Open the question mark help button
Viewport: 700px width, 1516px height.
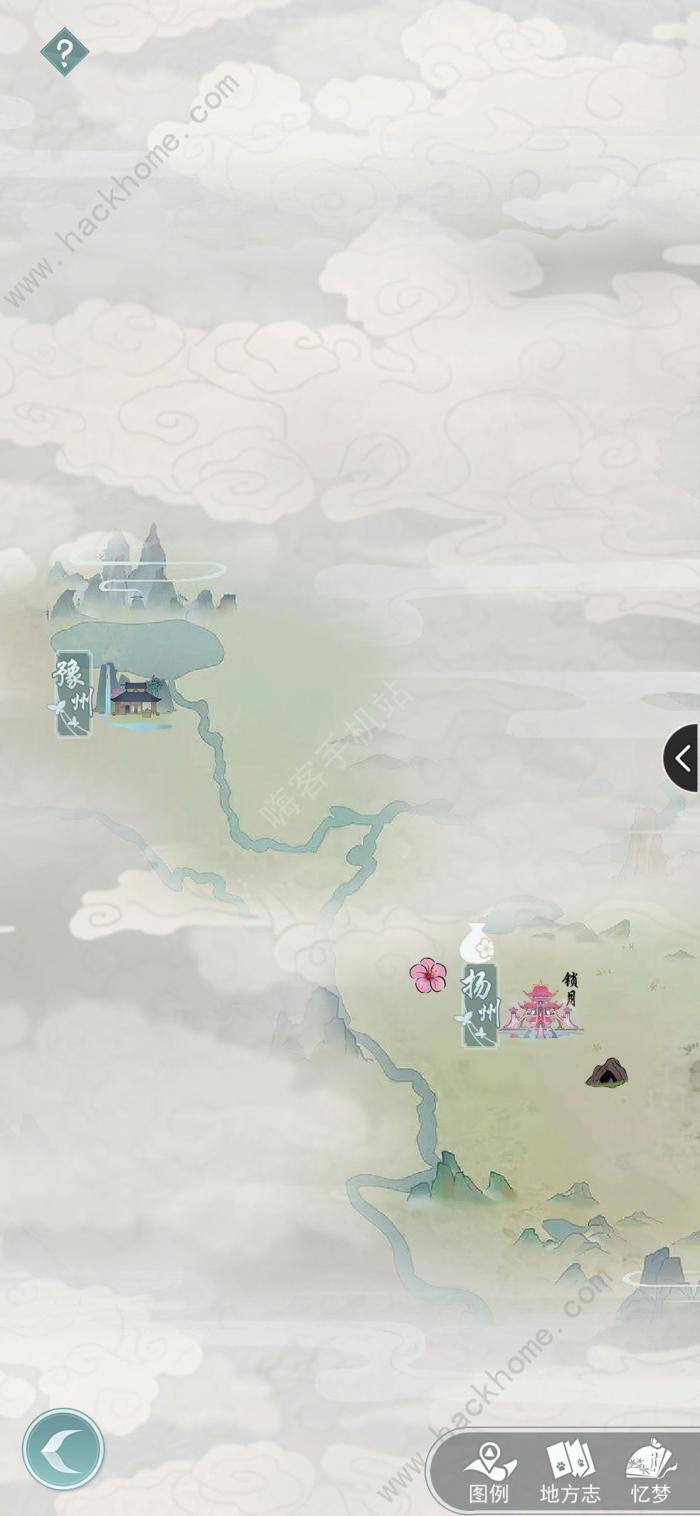pos(64,52)
